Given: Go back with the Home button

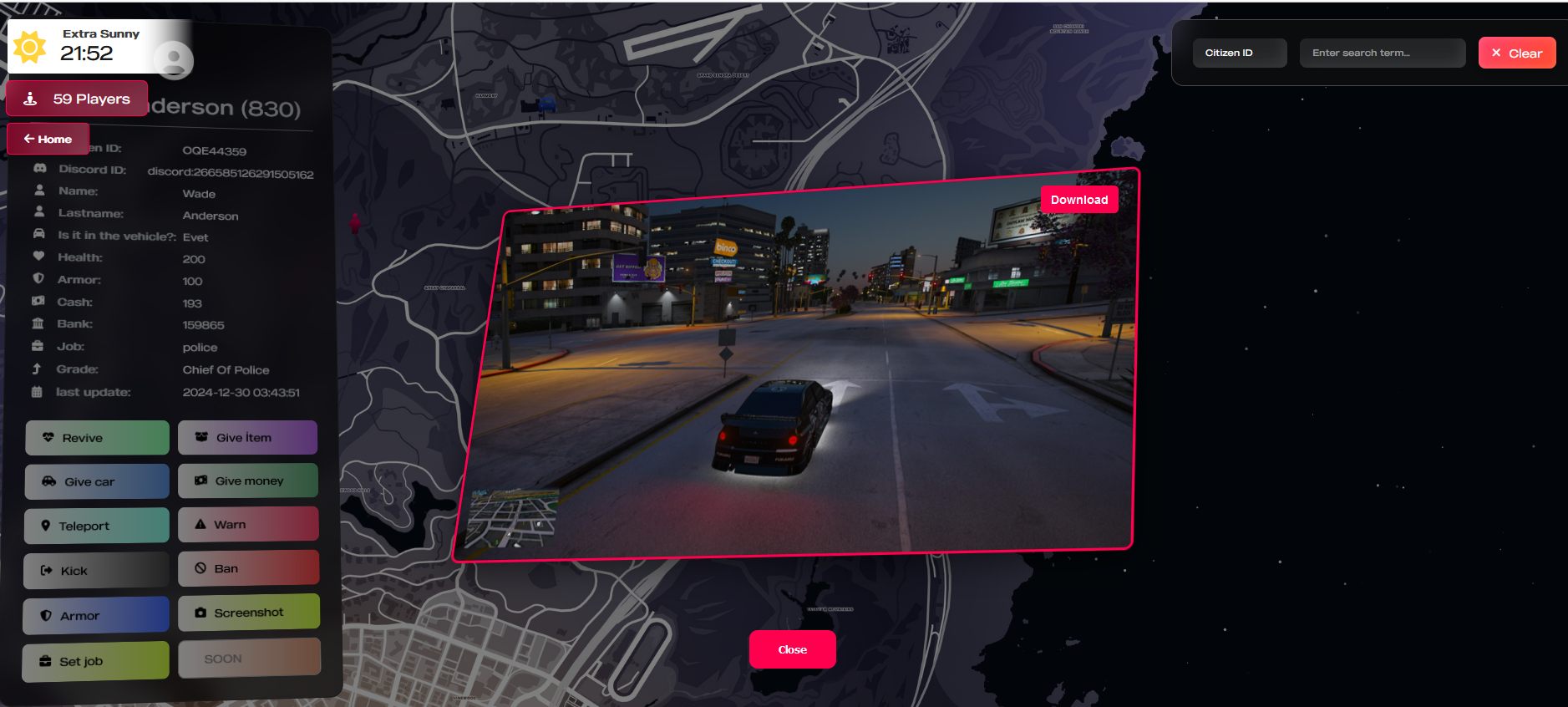Looking at the screenshot, I should tap(48, 139).
